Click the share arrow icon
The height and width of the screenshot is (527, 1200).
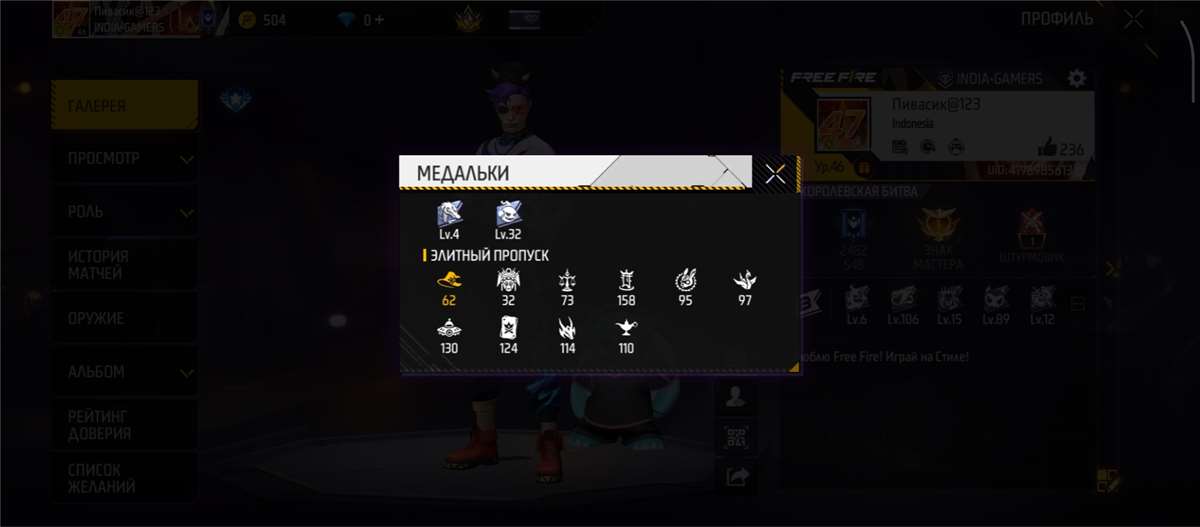[x=736, y=477]
